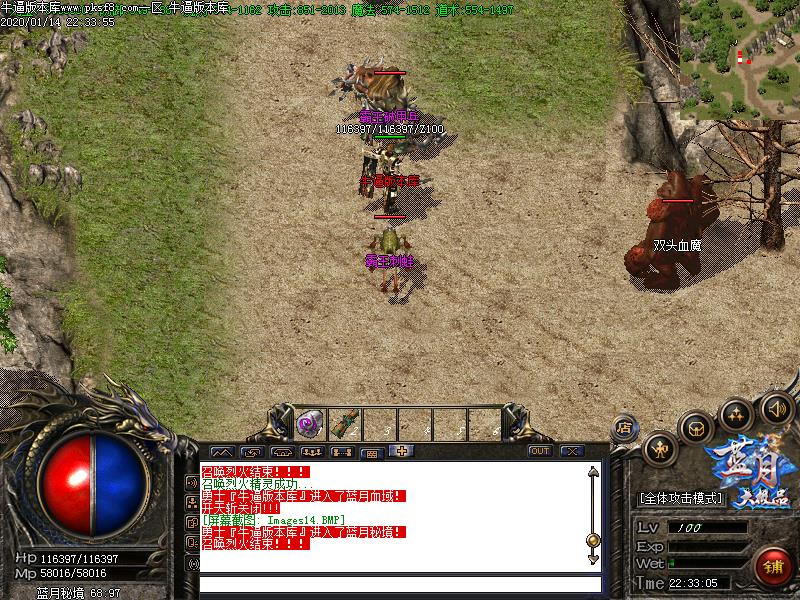Click the chat scrollbar up arrow
Viewport: 800px width, 600px height.
(592, 471)
